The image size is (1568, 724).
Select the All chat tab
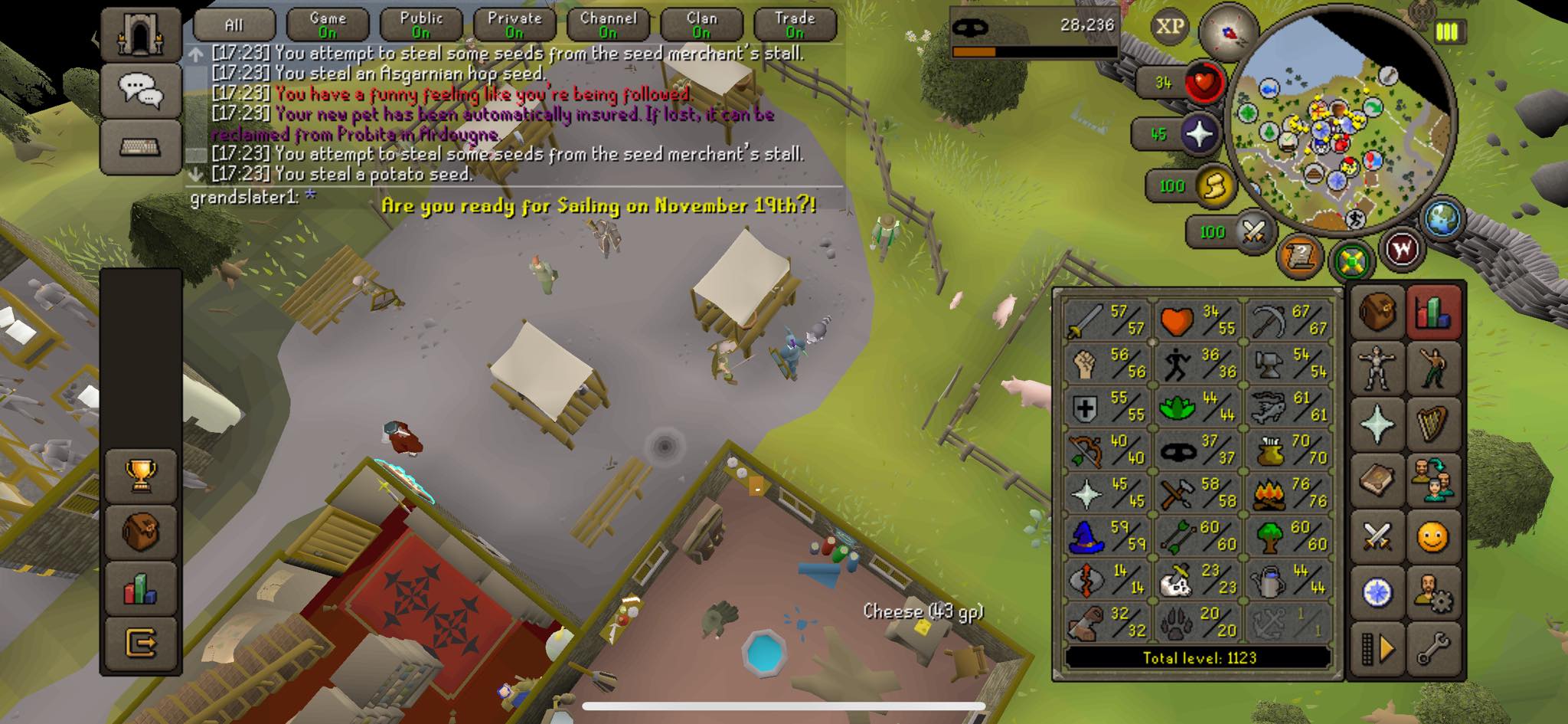[x=234, y=25]
